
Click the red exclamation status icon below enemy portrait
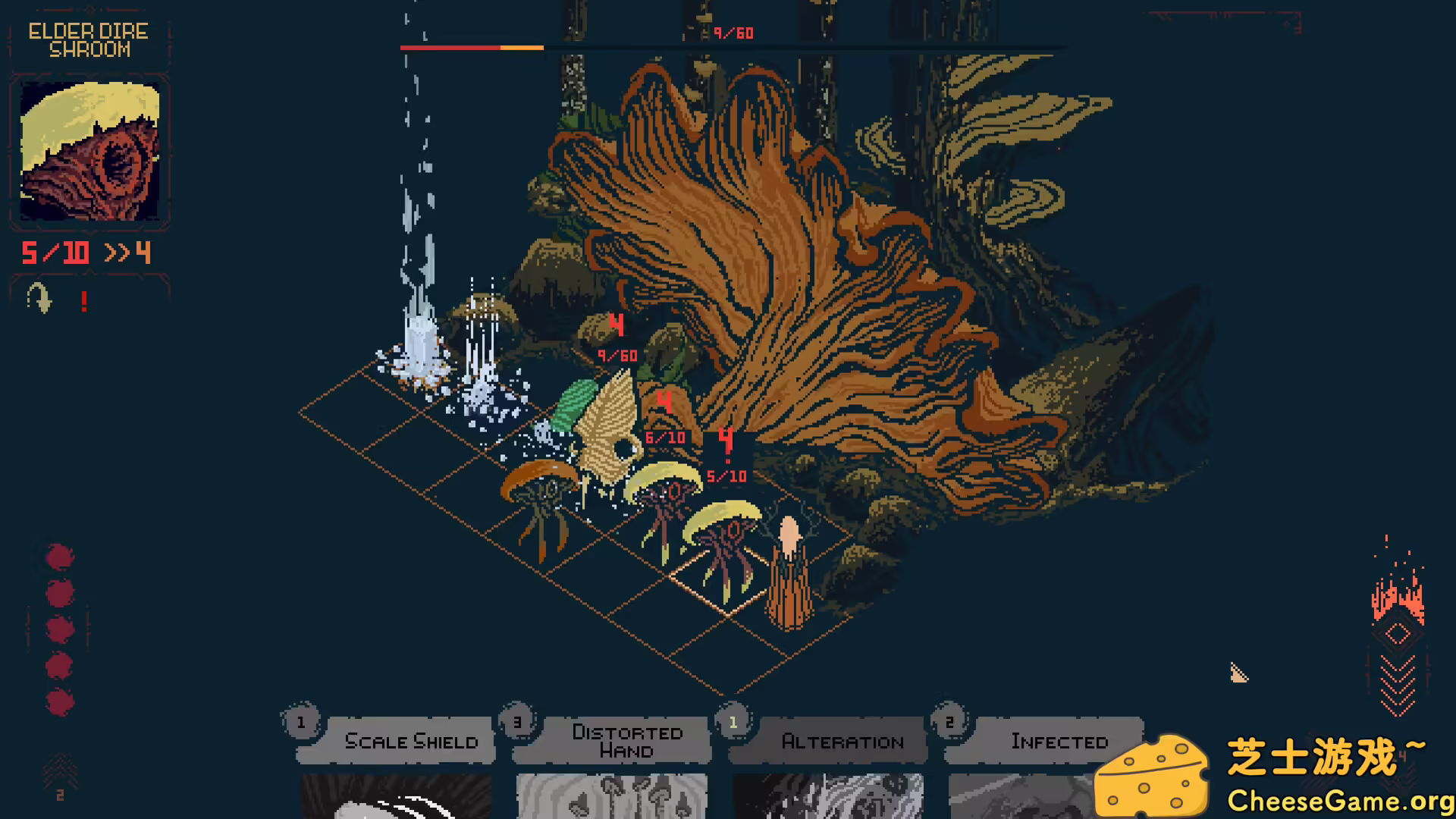[83, 302]
